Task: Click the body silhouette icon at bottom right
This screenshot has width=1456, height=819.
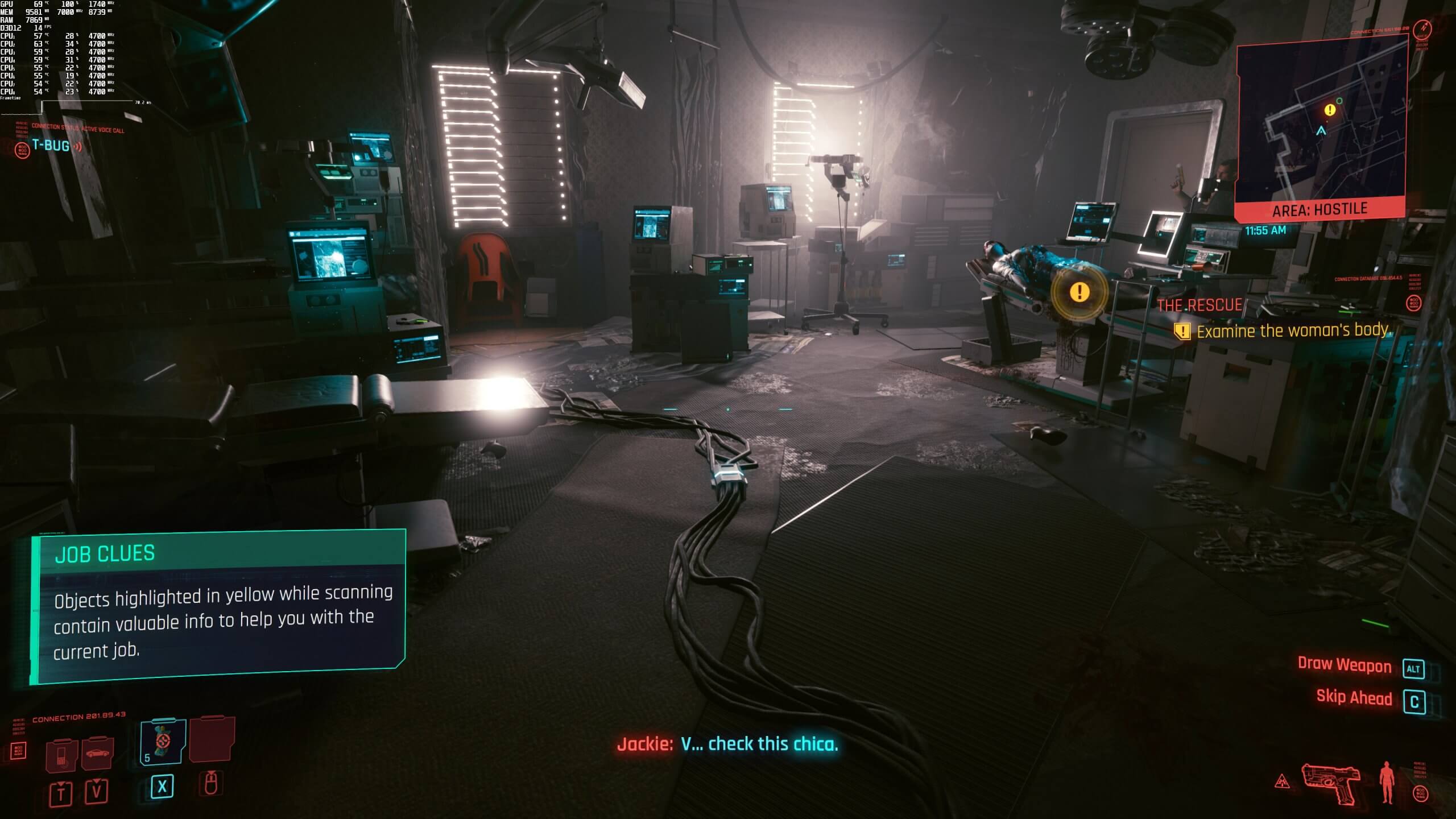Action: tap(1386, 782)
